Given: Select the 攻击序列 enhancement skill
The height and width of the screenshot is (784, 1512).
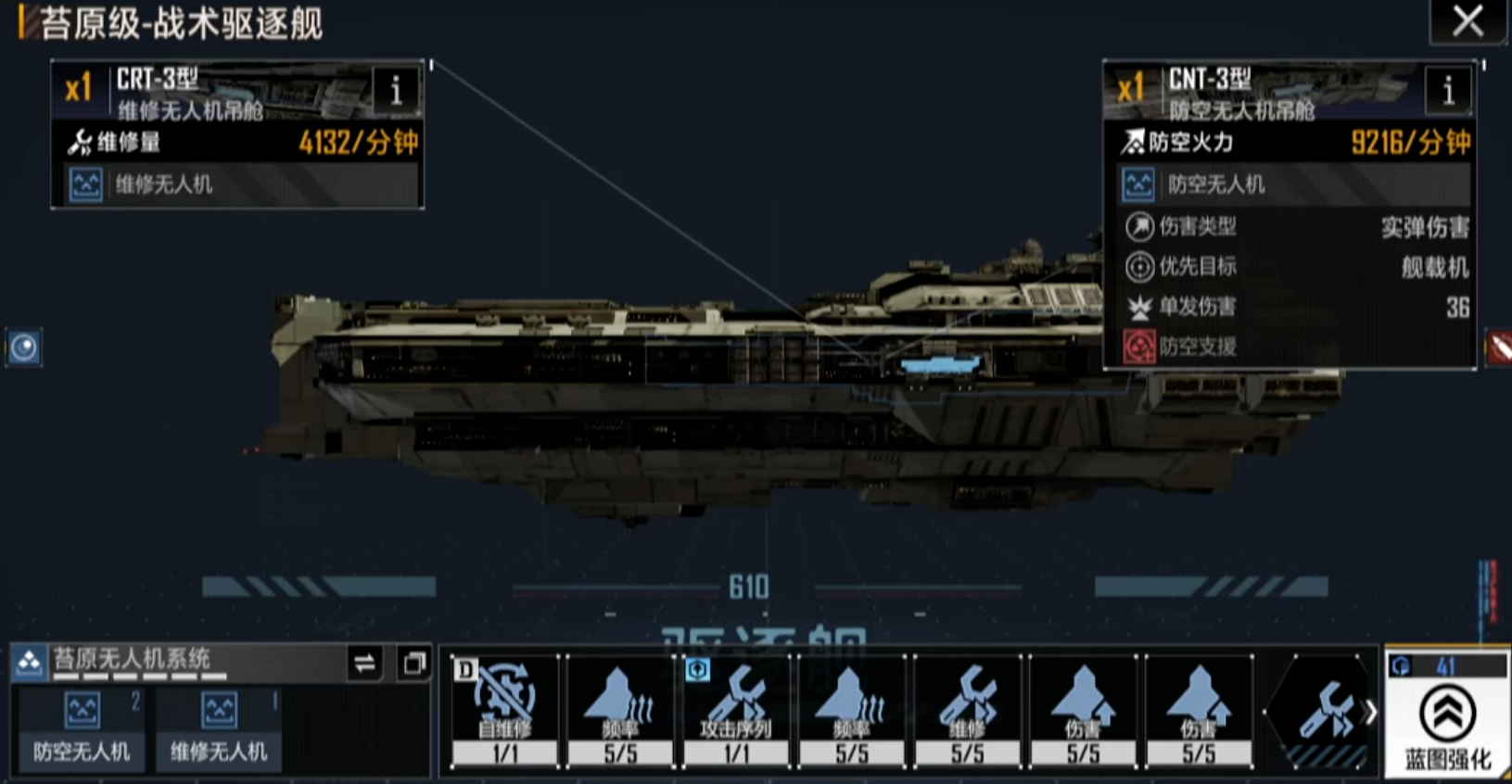Looking at the screenshot, I should [x=736, y=712].
